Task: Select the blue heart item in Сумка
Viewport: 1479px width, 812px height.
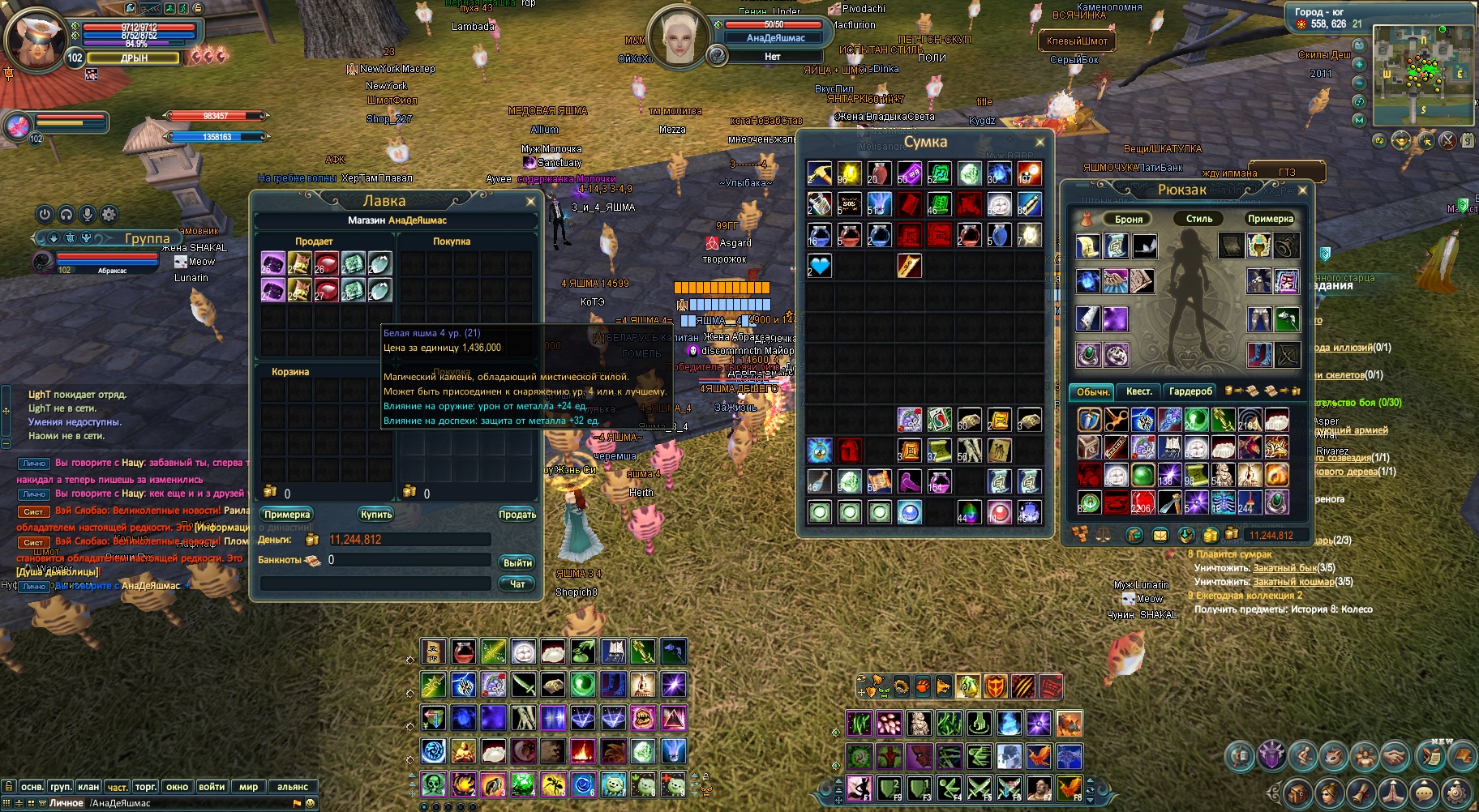Action: [820, 266]
